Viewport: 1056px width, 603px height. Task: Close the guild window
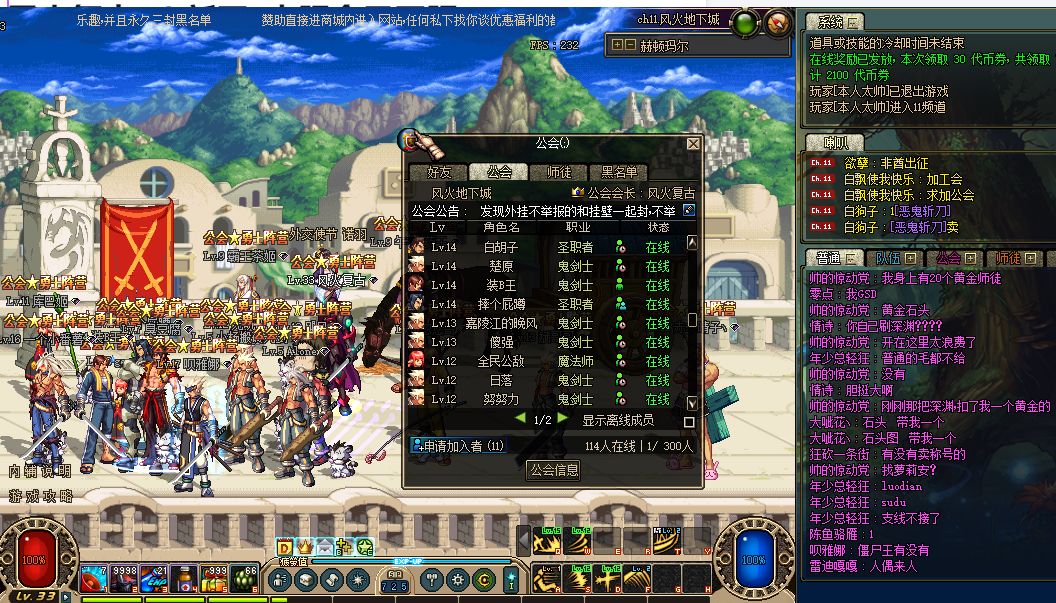coord(692,144)
